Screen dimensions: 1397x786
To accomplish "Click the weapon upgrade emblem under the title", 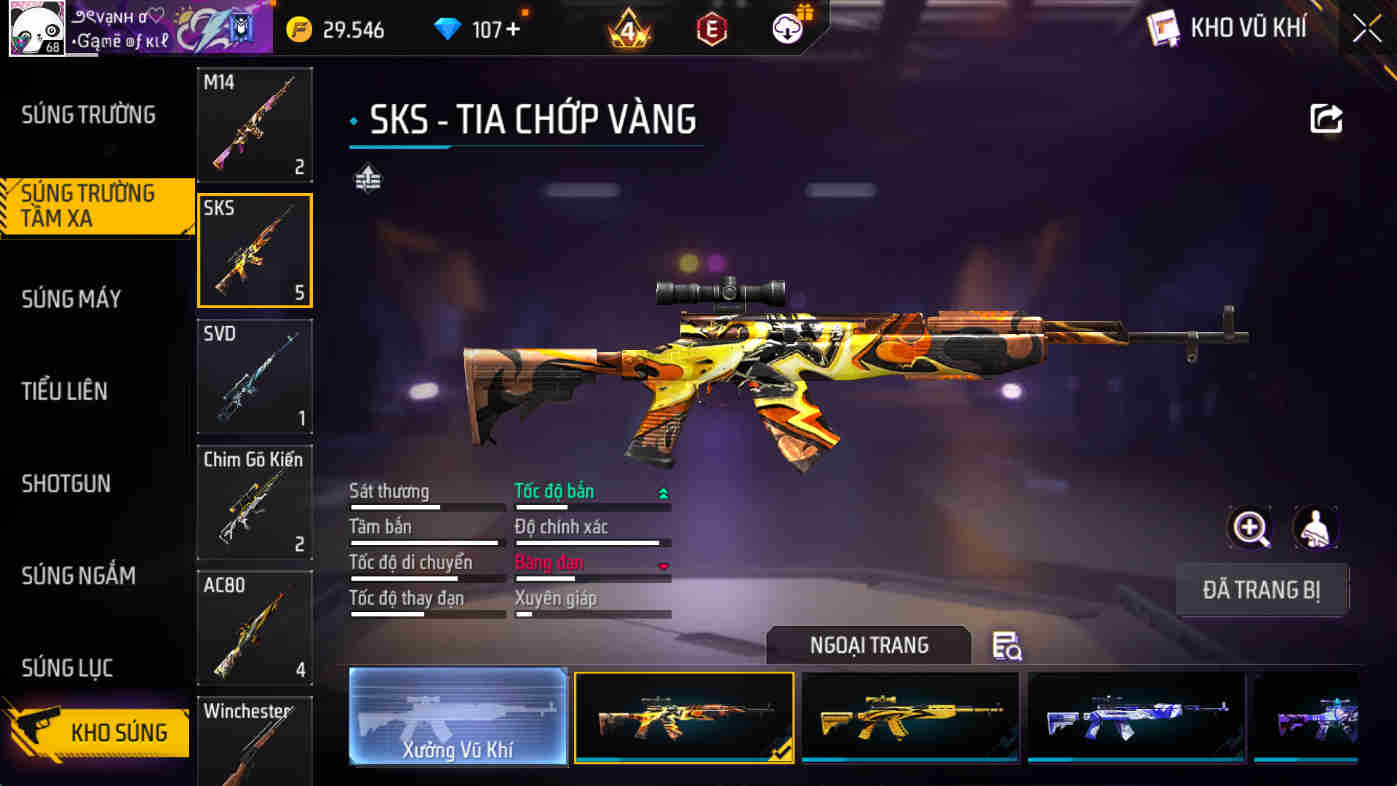I will click(x=367, y=179).
